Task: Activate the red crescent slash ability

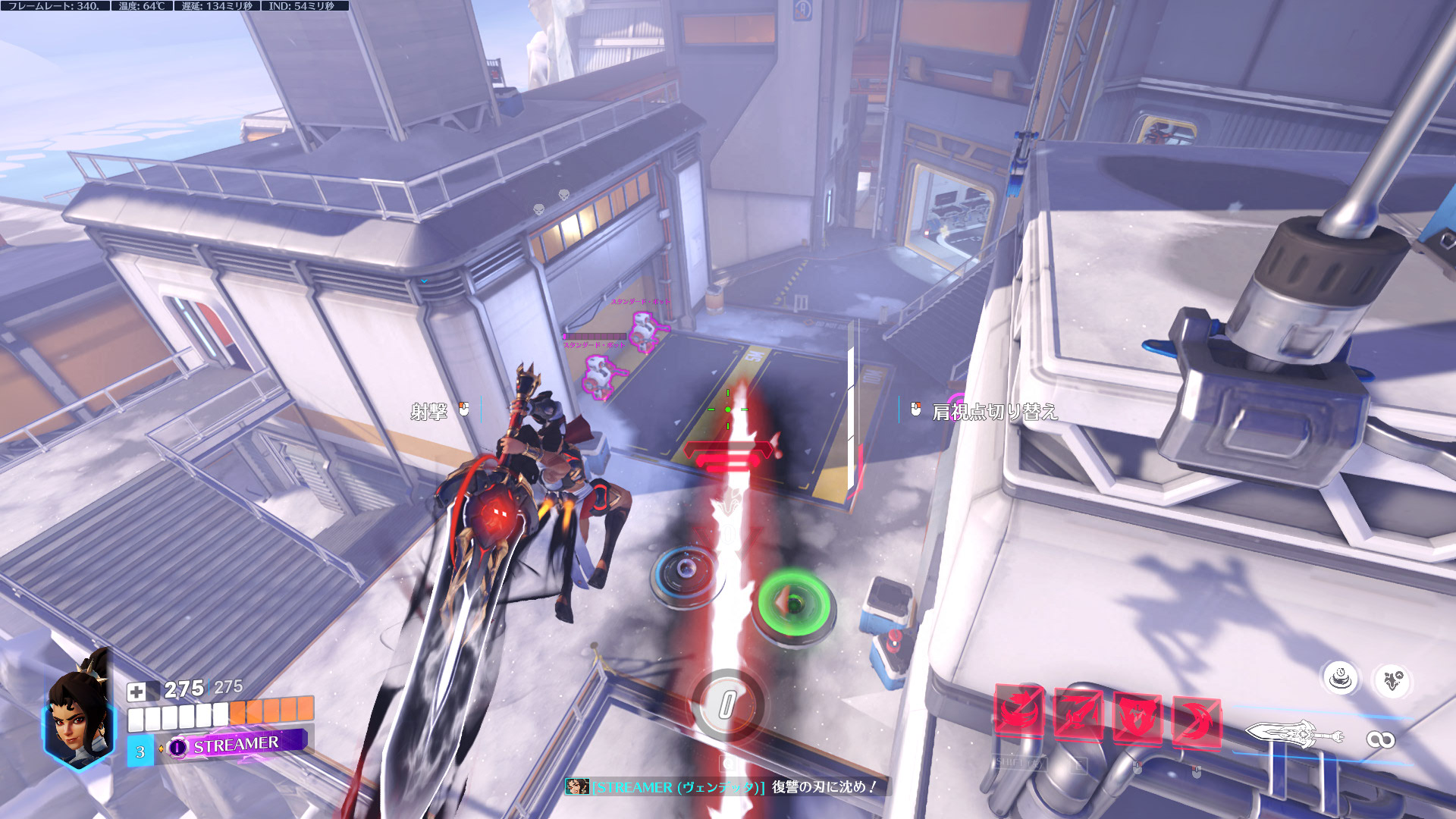Action: click(1196, 721)
